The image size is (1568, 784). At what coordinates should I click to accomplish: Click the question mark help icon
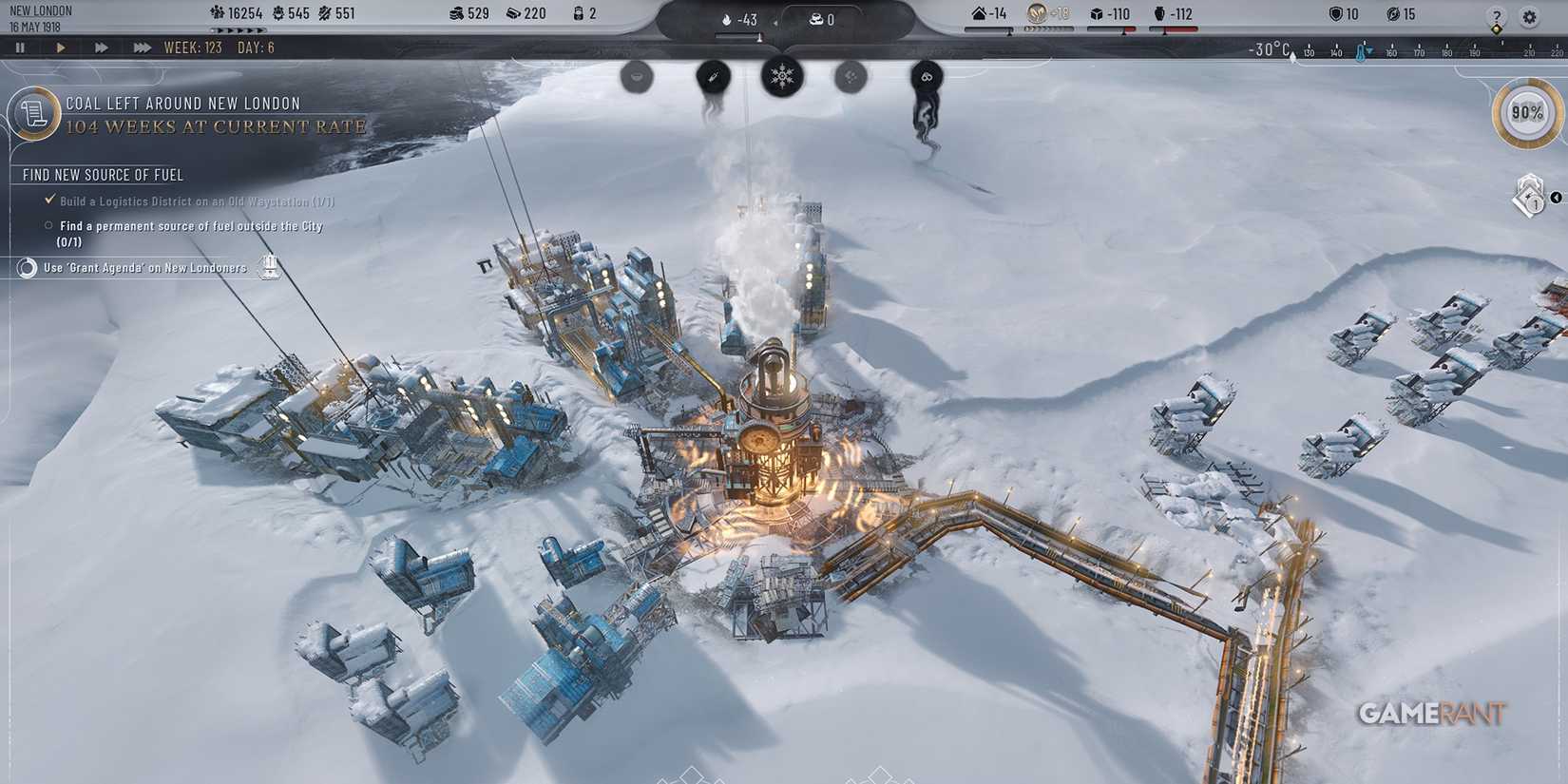click(x=1497, y=16)
